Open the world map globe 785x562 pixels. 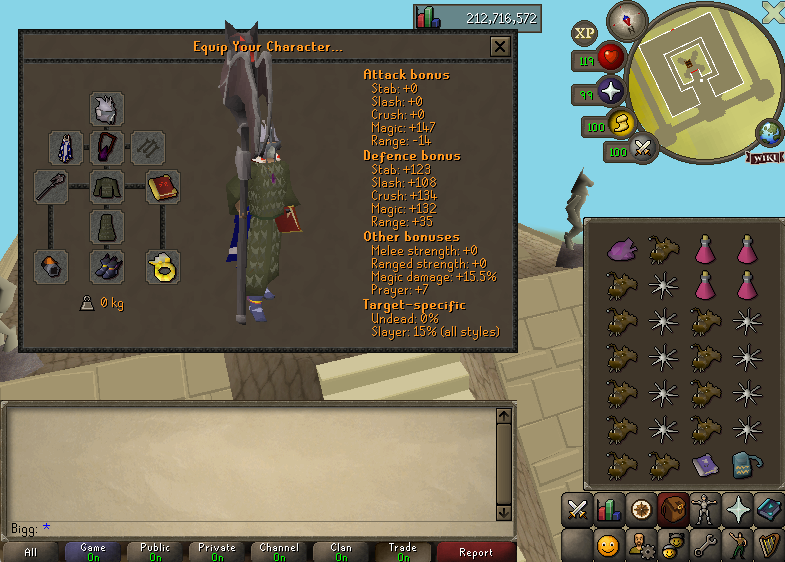(x=769, y=133)
